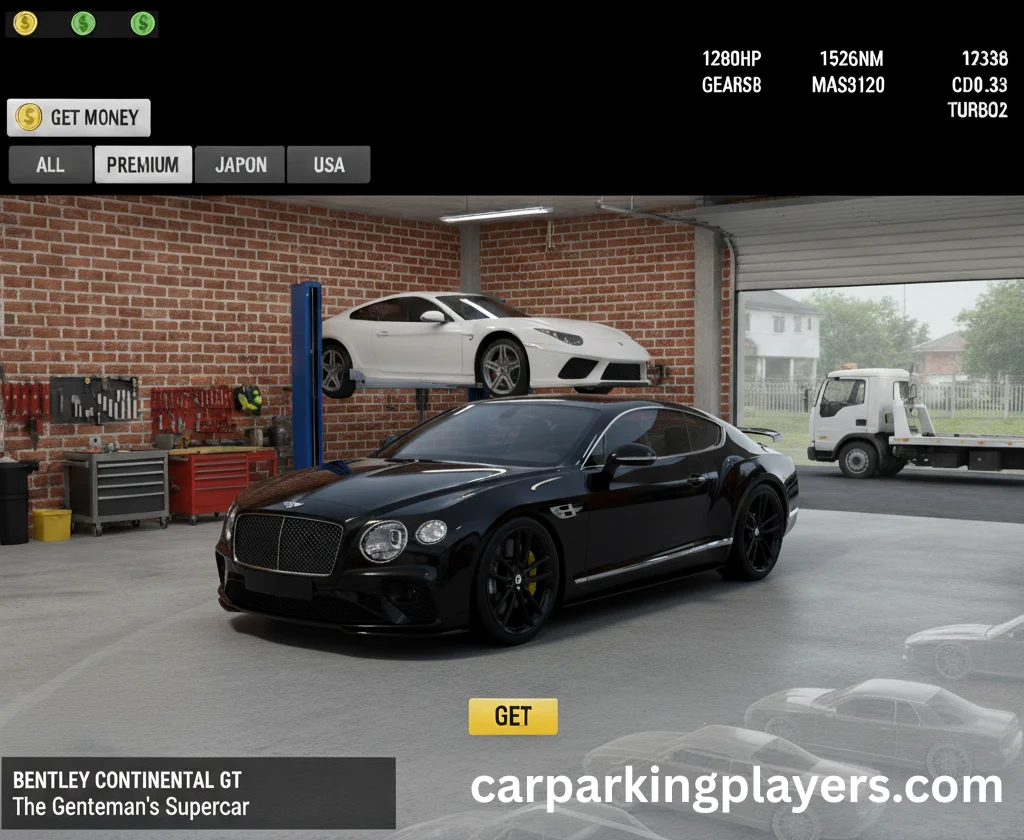This screenshot has width=1024, height=840.
Task: Show all cars with the ALL tab
Action: pos(50,165)
